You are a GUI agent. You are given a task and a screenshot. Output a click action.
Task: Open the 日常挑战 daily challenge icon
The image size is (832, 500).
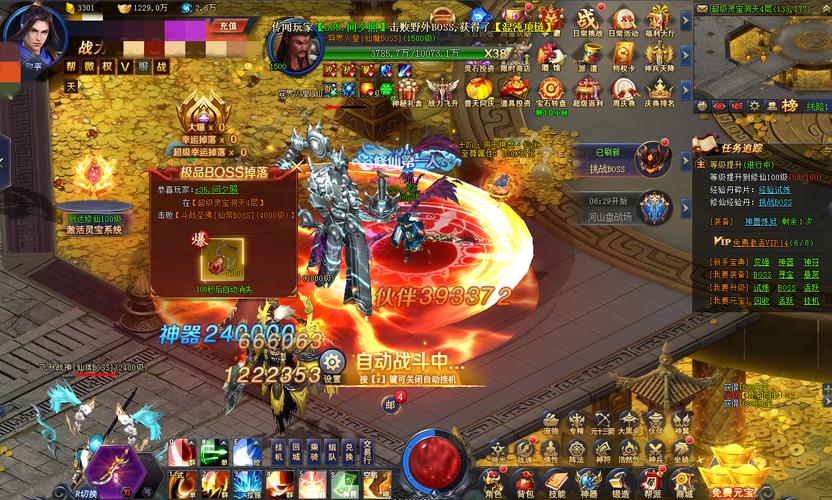(x=587, y=21)
